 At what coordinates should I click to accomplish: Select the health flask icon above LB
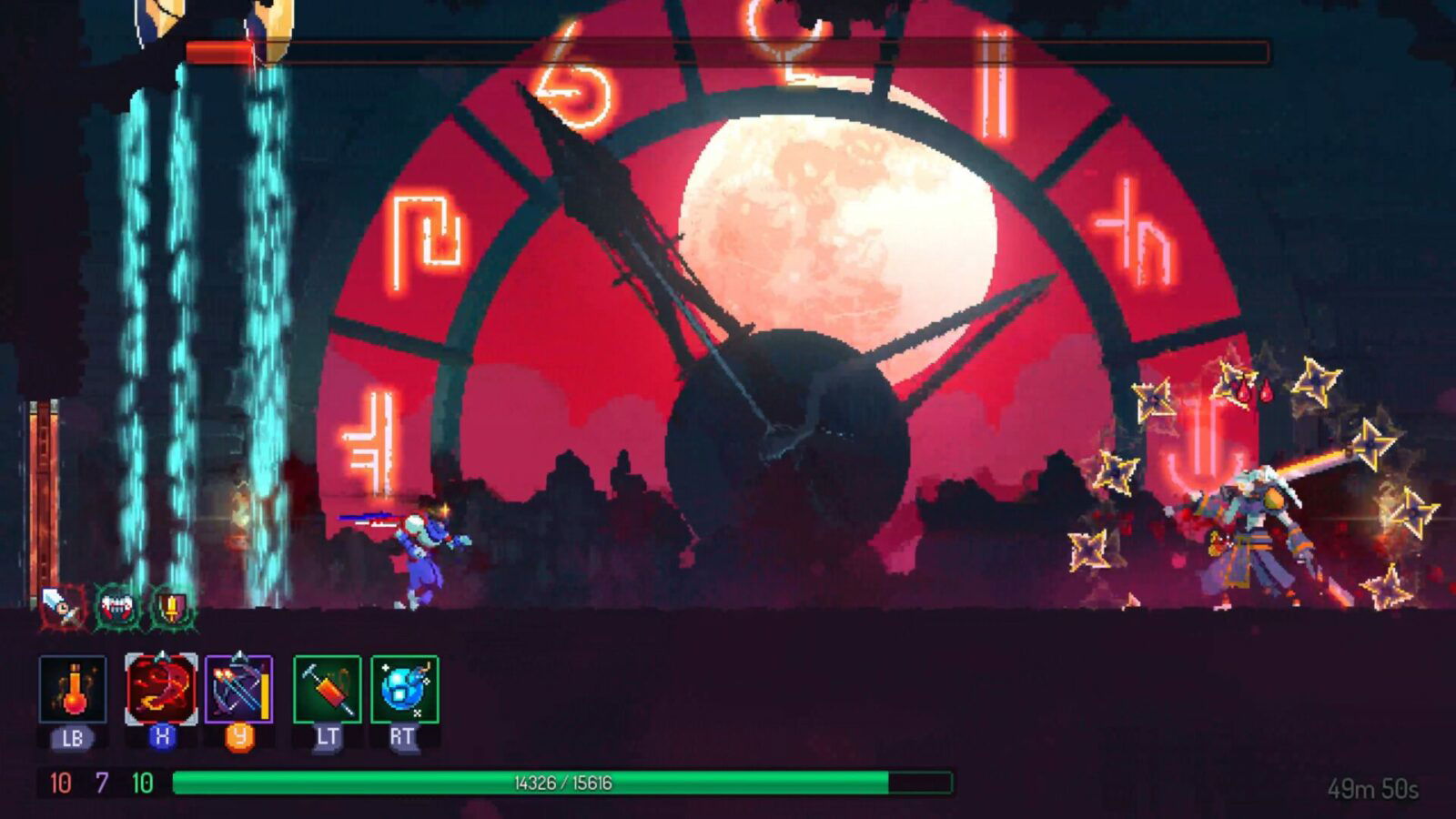click(72, 692)
